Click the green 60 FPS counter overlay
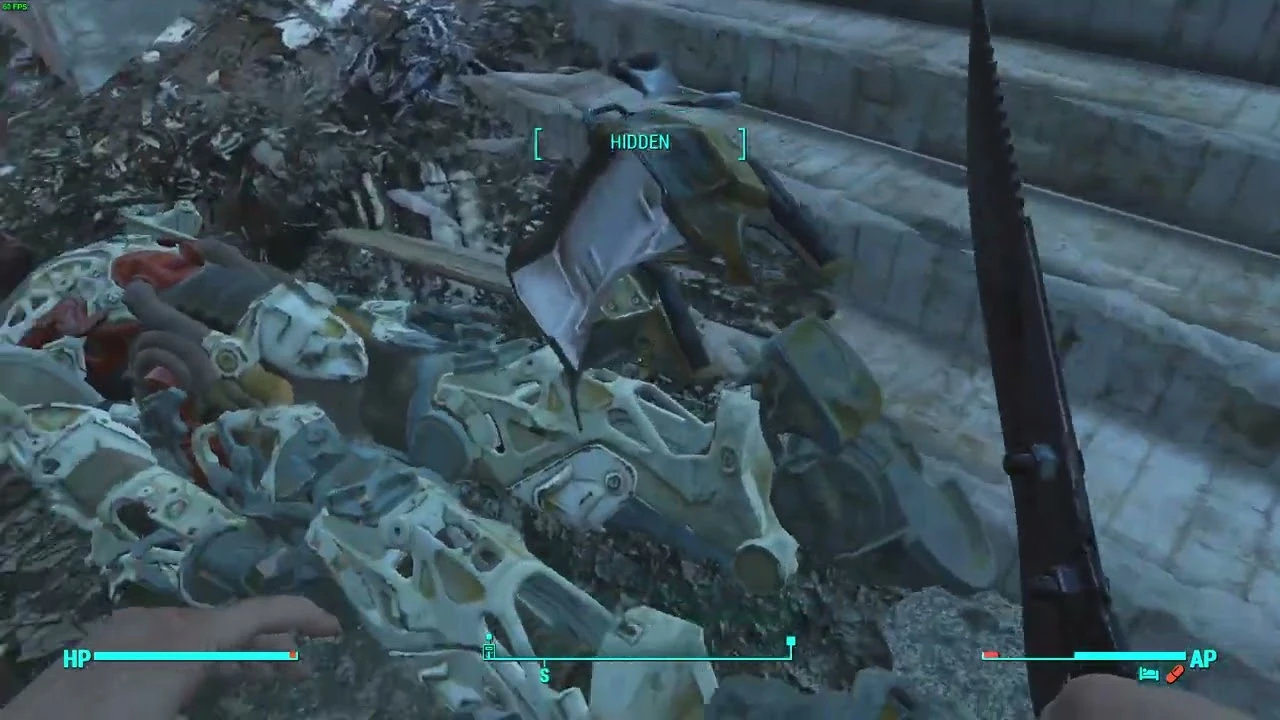 click(14, 6)
